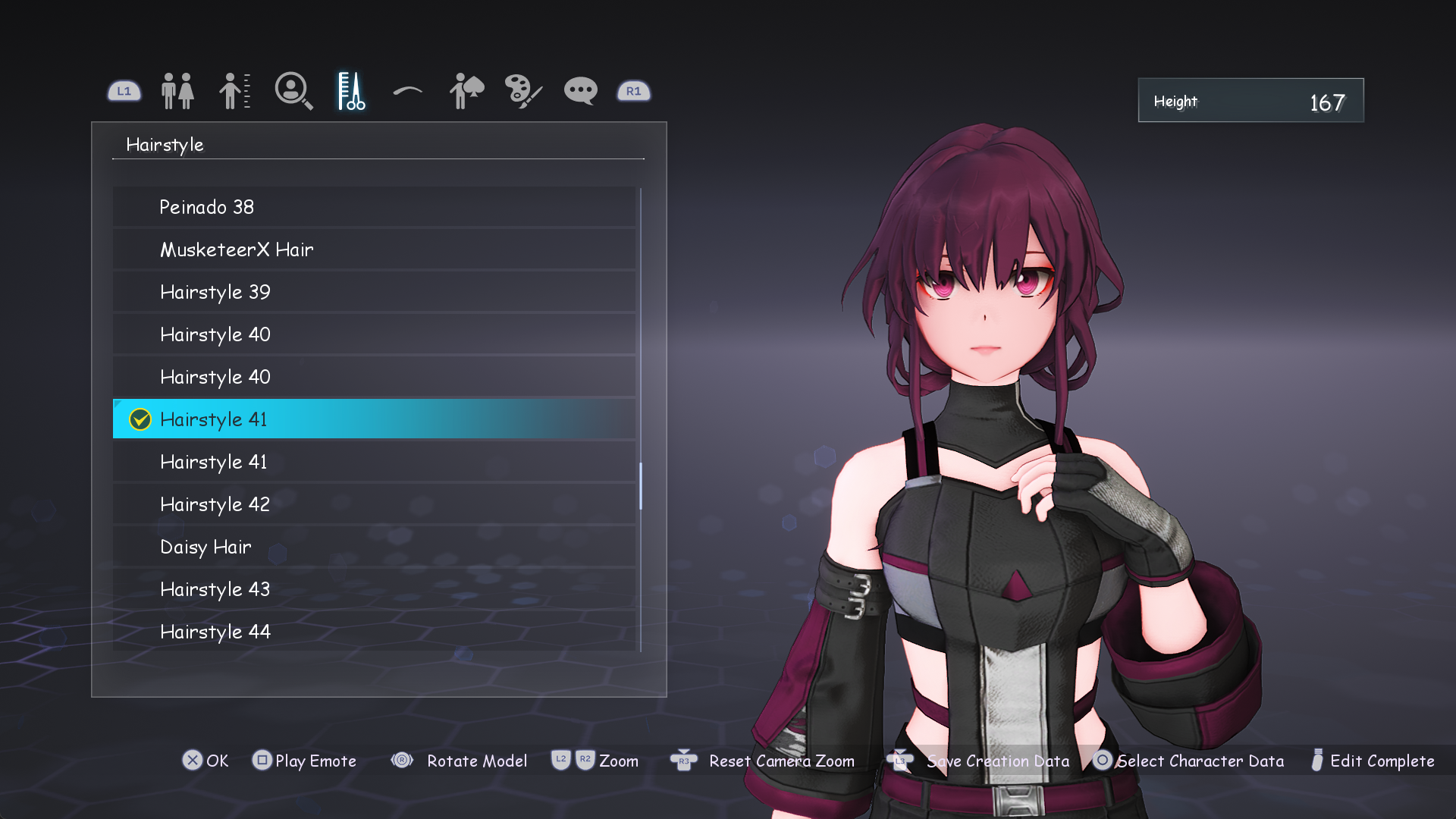Open the paint palette color tab
The height and width of the screenshot is (819, 1456).
523,91
